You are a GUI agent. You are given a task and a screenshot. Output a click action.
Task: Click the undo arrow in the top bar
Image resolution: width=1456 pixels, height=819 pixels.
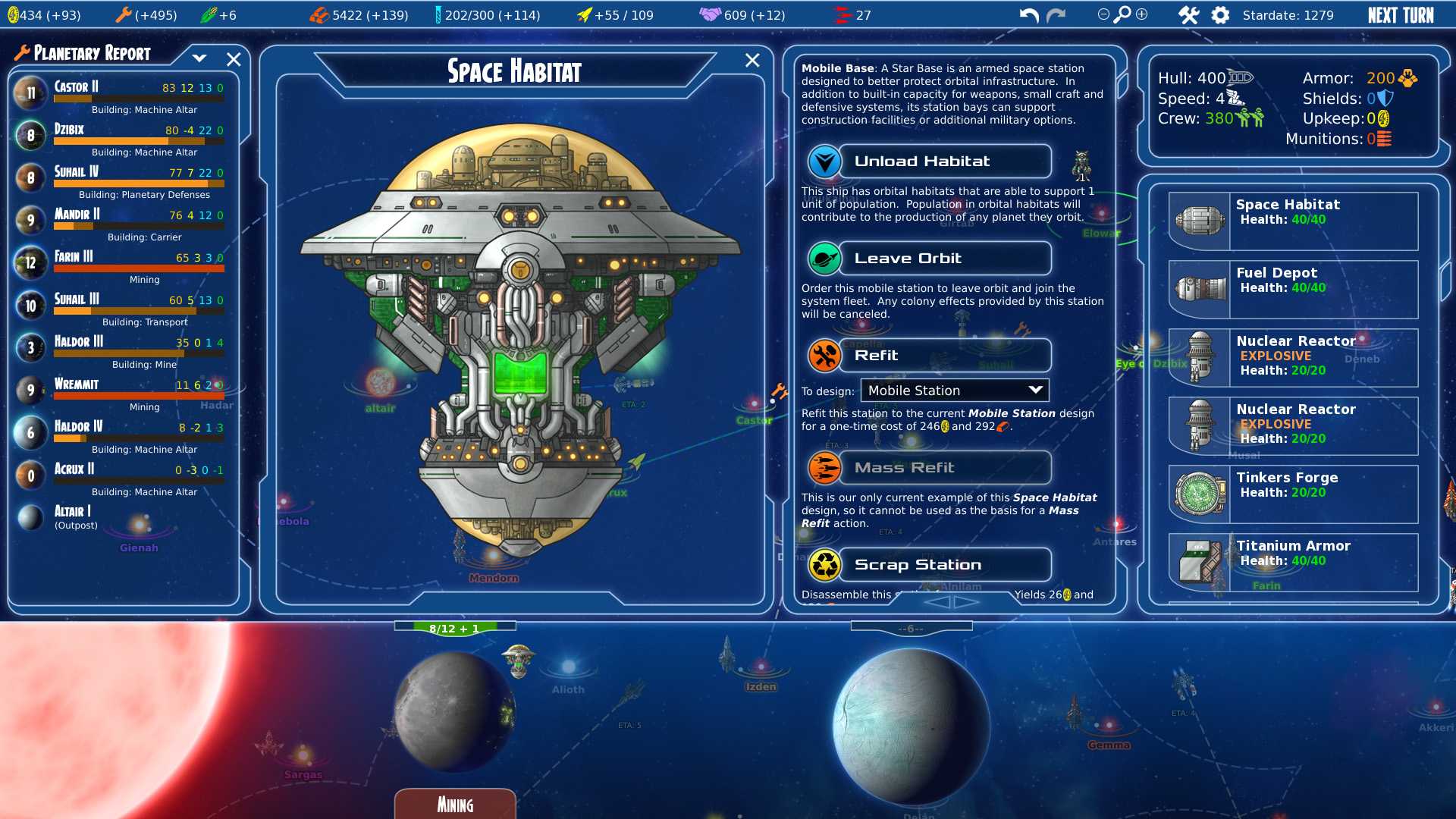(x=1028, y=13)
